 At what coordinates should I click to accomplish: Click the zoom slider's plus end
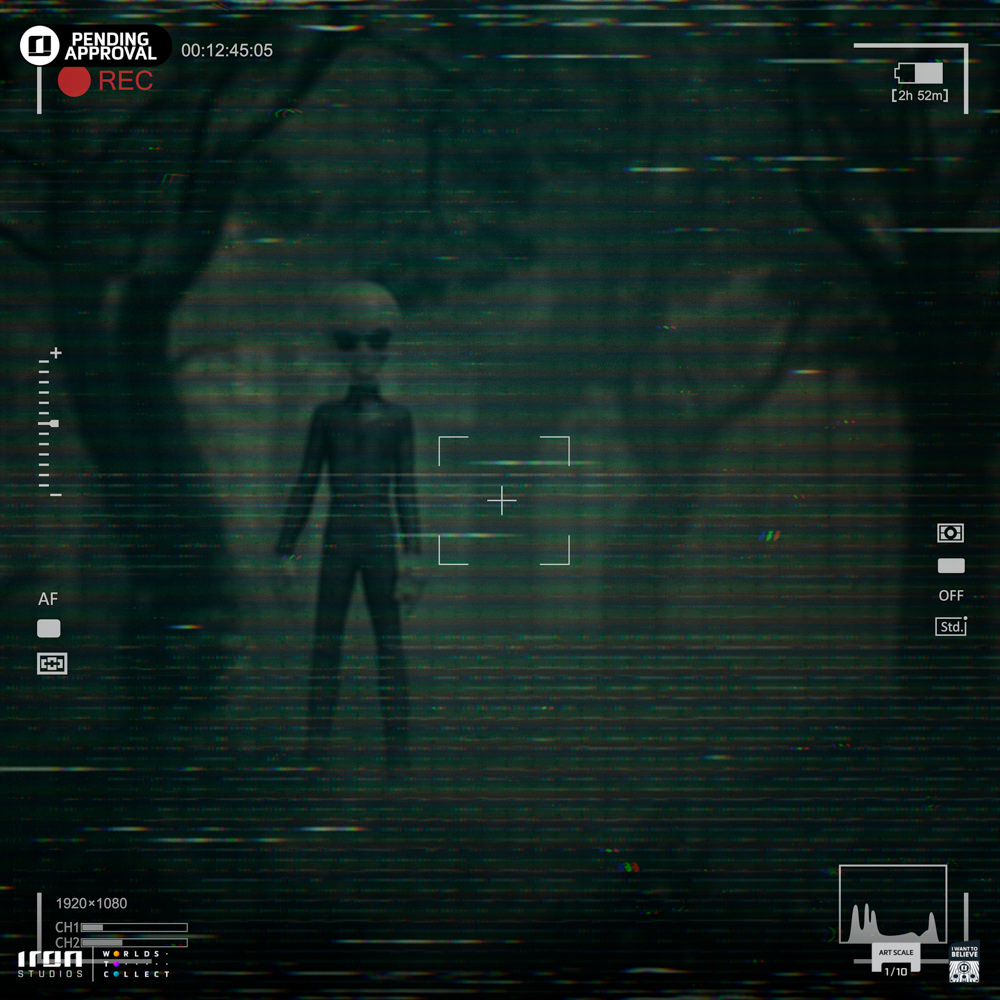click(x=56, y=353)
